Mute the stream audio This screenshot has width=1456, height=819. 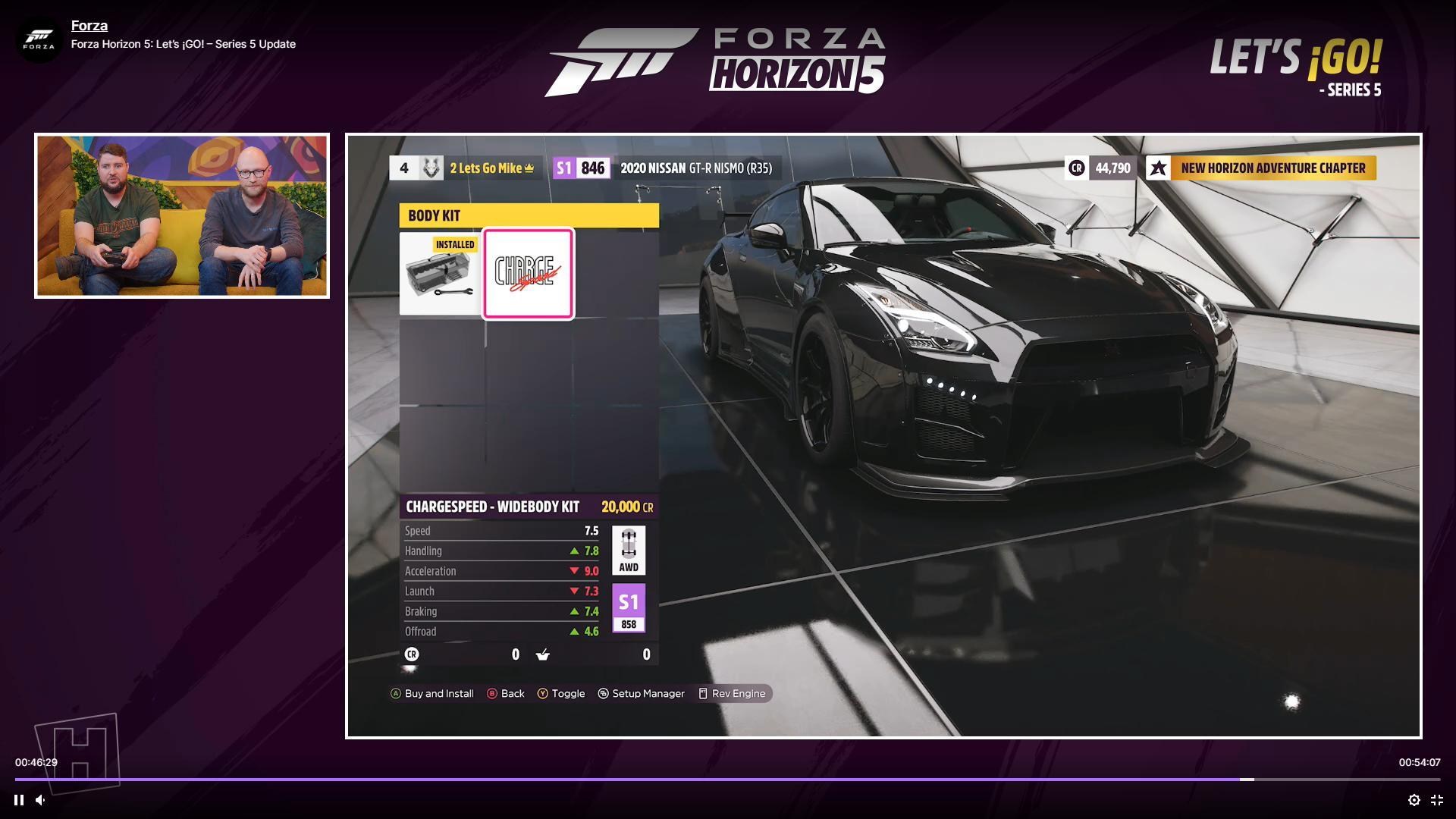click(x=39, y=799)
